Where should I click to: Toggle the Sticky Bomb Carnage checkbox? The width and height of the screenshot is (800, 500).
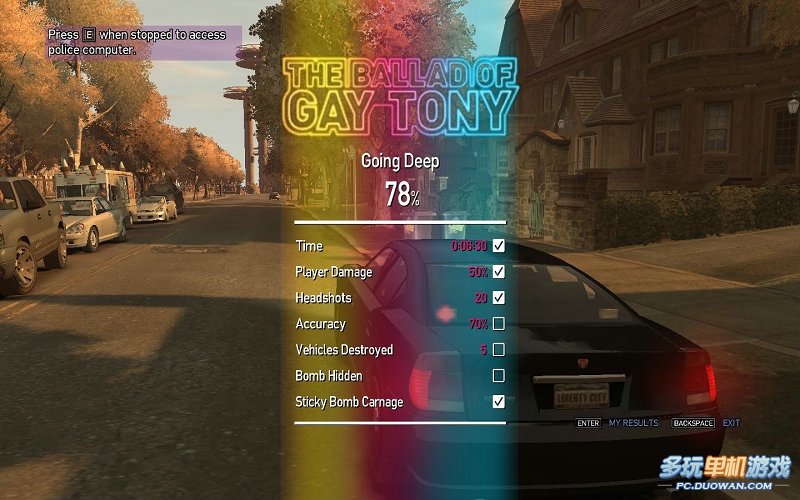pos(499,401)
